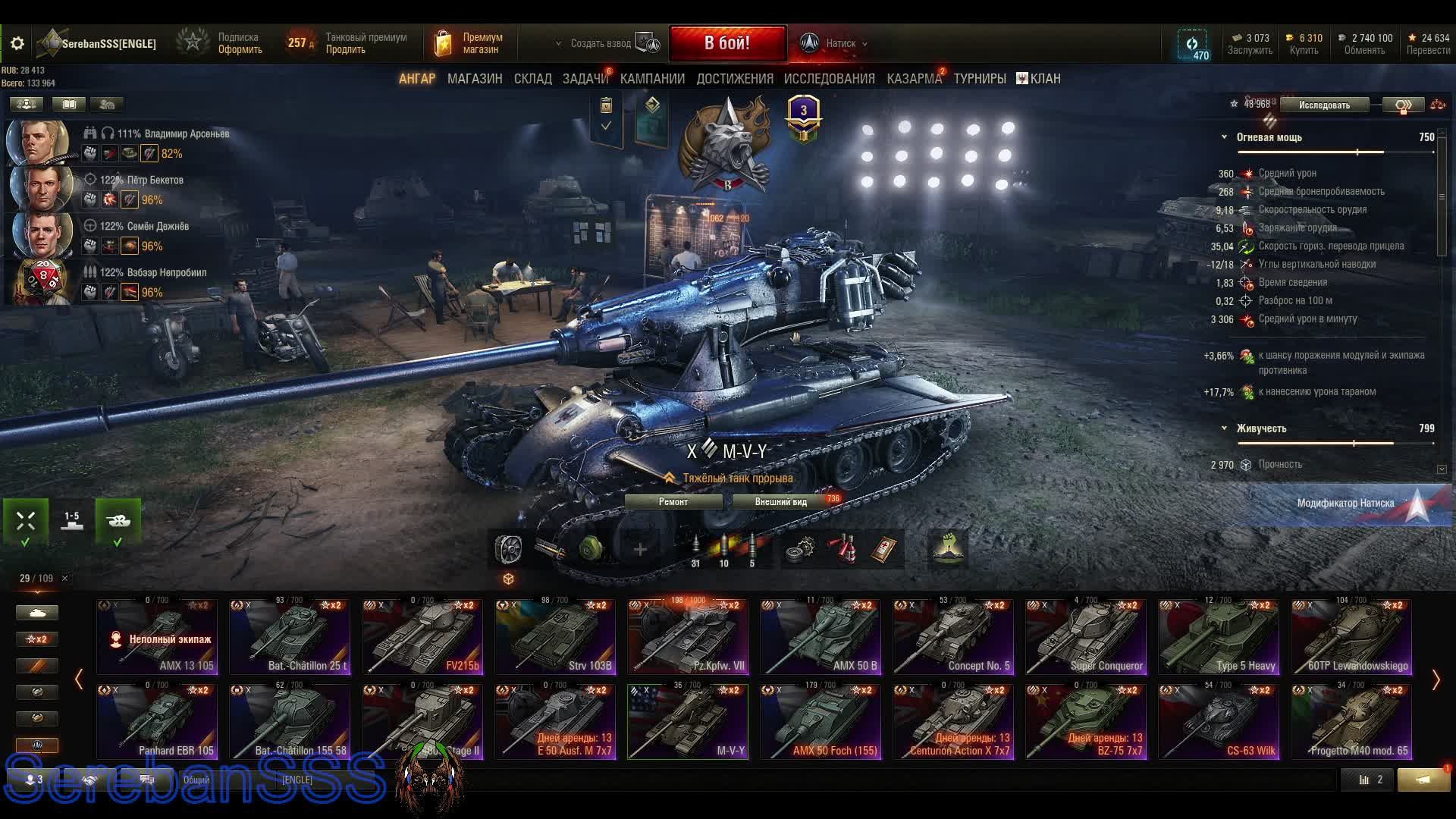This screenshot has height=819, width=1456.
Task: Open the КАЗАРМА tab
Action: (x=914, y=79)
